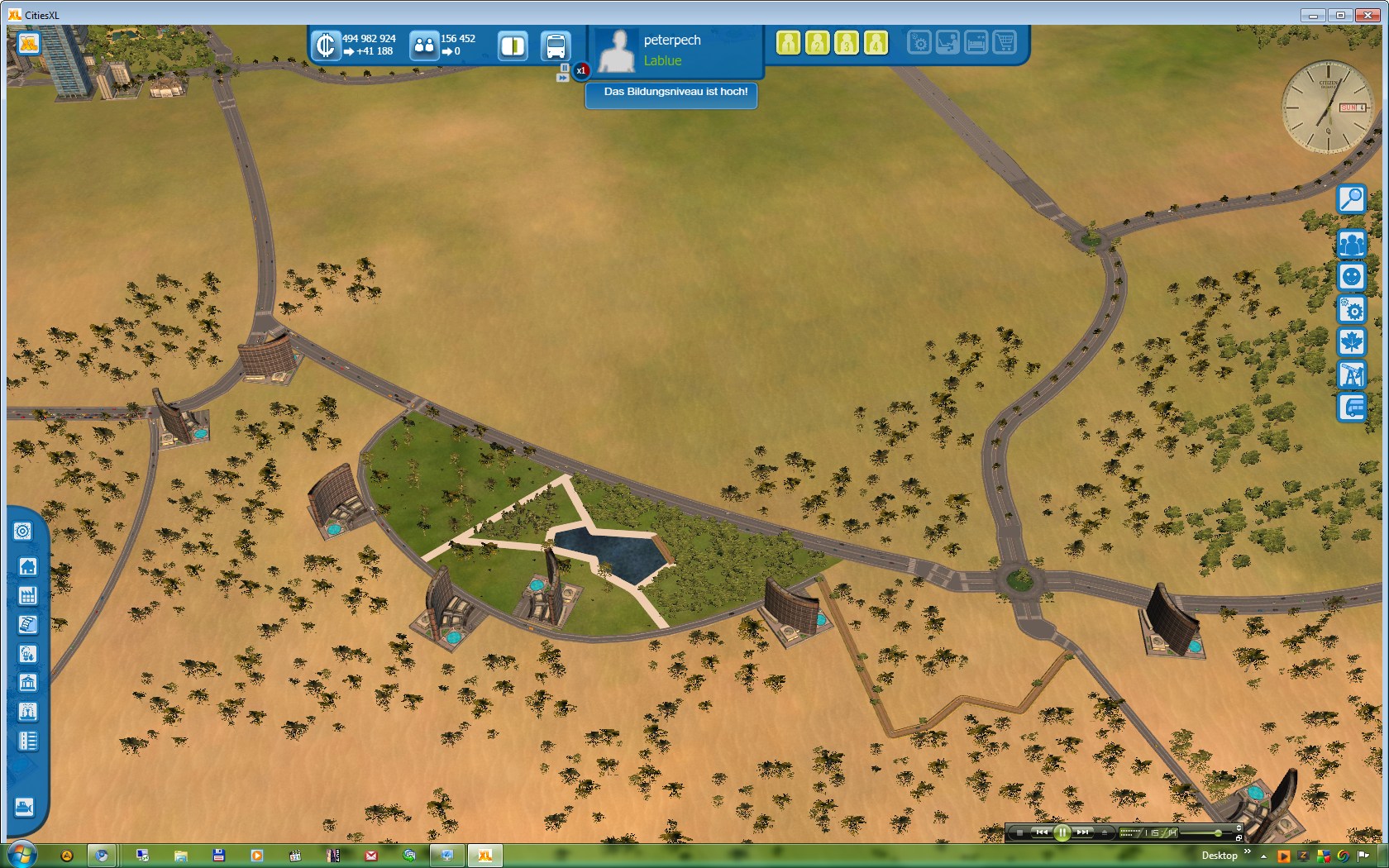1389x868 pixels.
Task: Select the bulldozer demolish tool
Action: click(24, 807)
